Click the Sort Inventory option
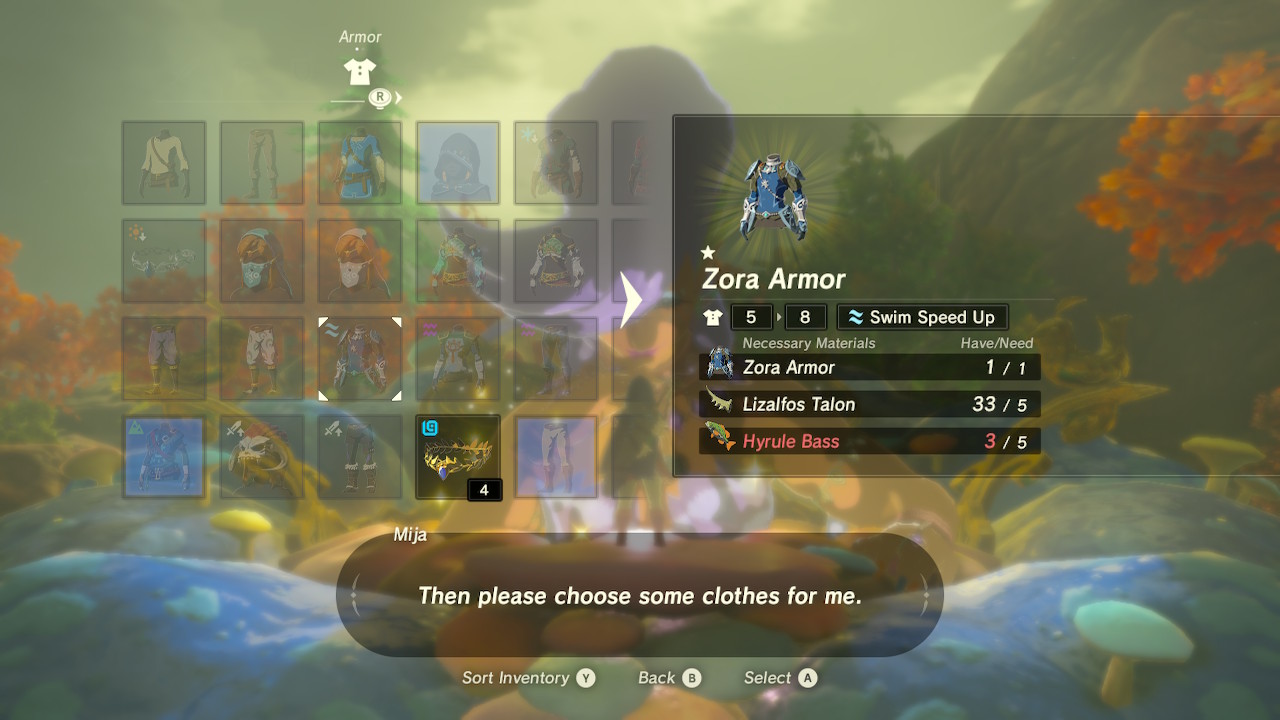Viewport: 1280px width, 720px height. [528, 678]
